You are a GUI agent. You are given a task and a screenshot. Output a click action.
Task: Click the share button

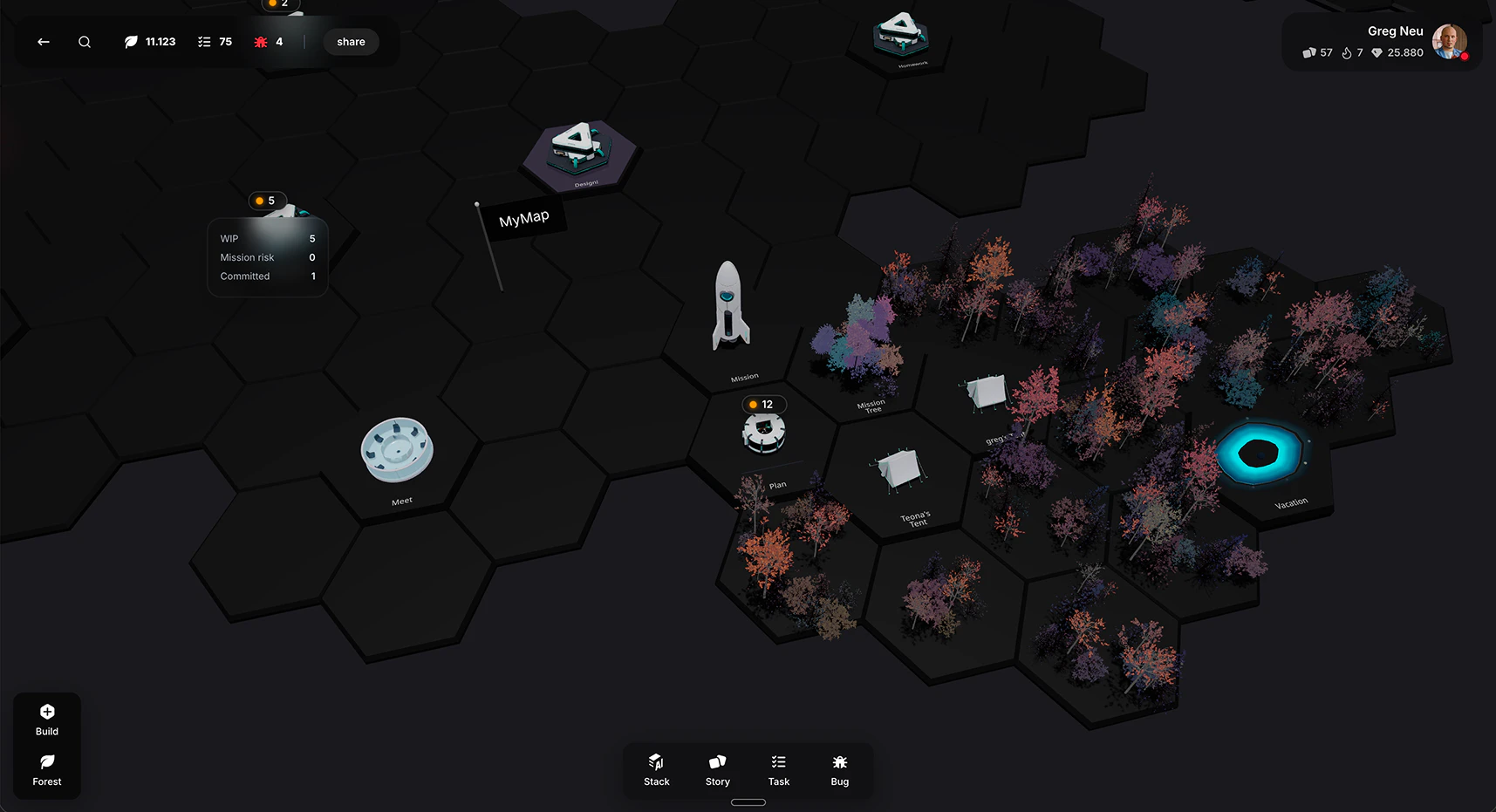tap(351, 41)
